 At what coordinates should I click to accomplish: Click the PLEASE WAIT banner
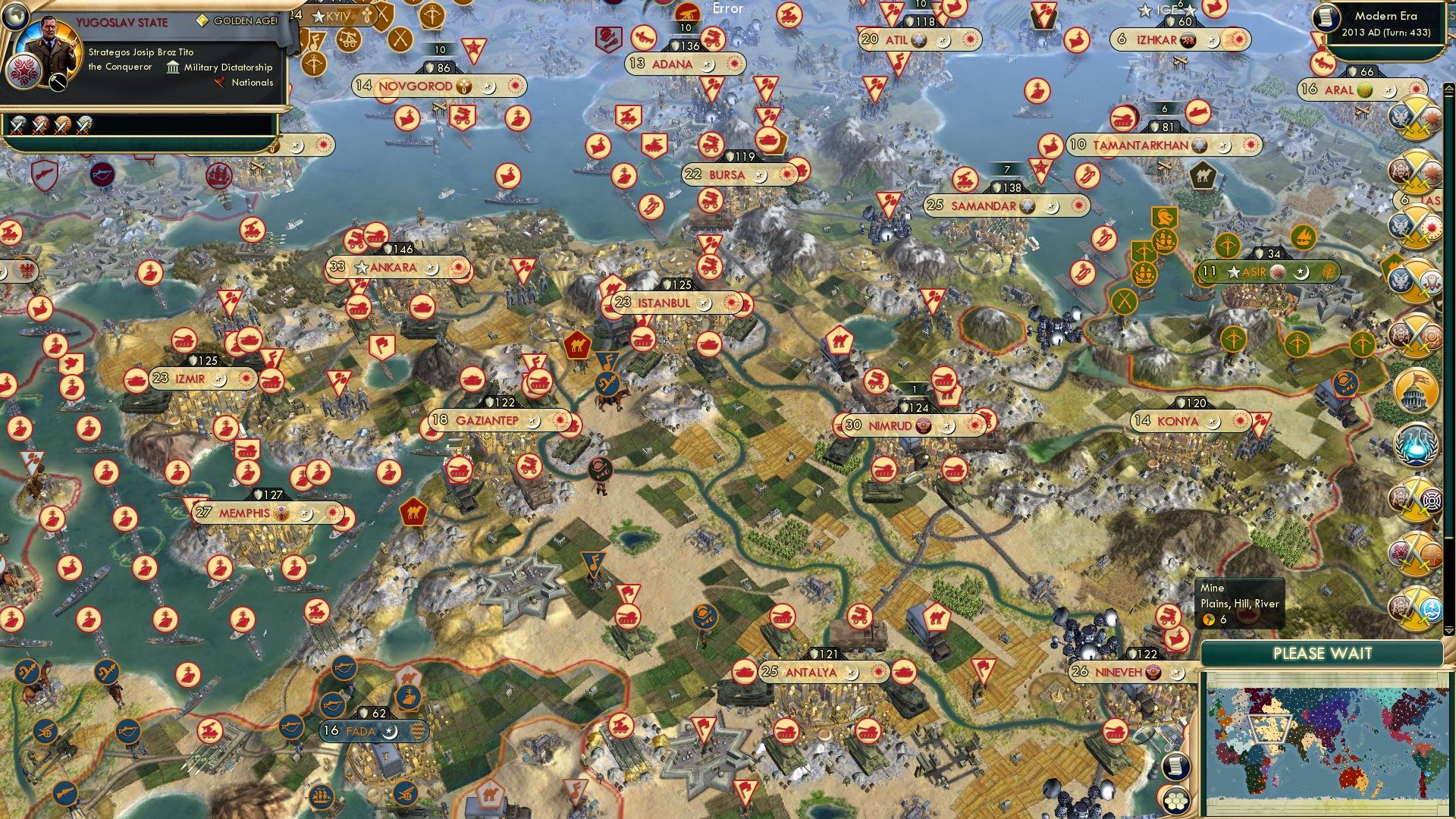(x=1323, y=653)
